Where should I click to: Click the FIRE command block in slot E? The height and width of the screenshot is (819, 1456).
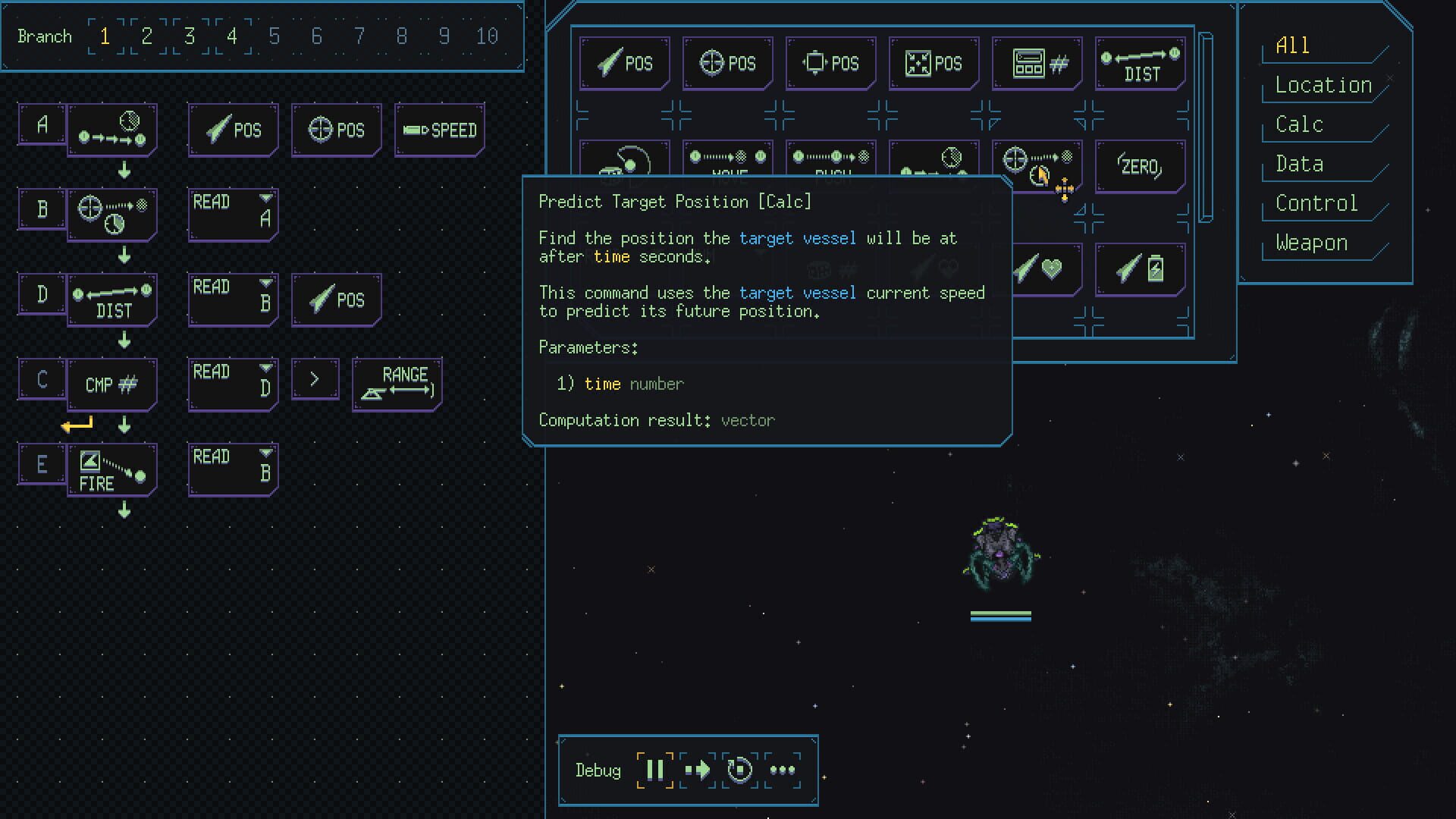tap(111, 469)
